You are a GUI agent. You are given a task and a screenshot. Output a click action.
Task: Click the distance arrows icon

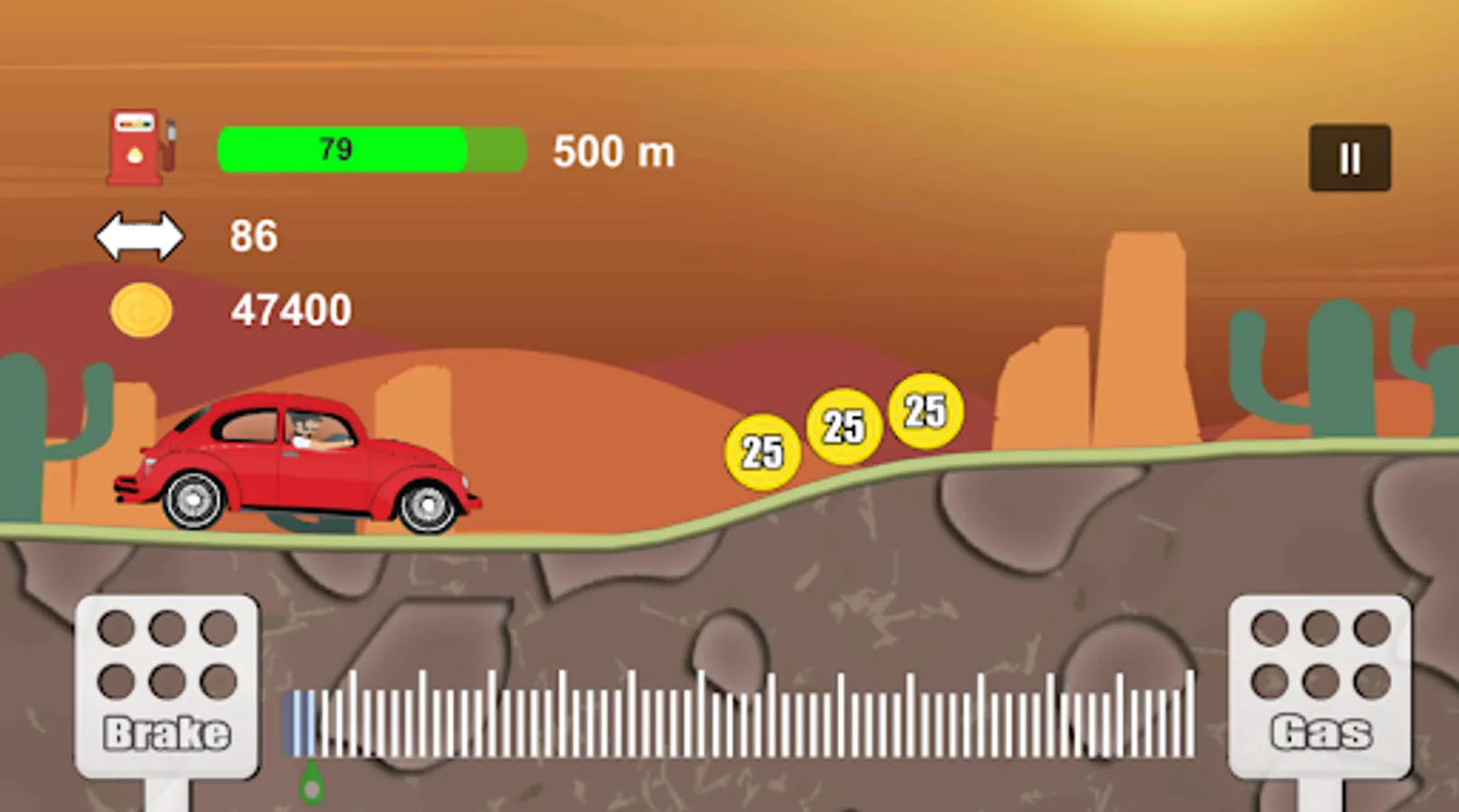(x=140, y=235)
